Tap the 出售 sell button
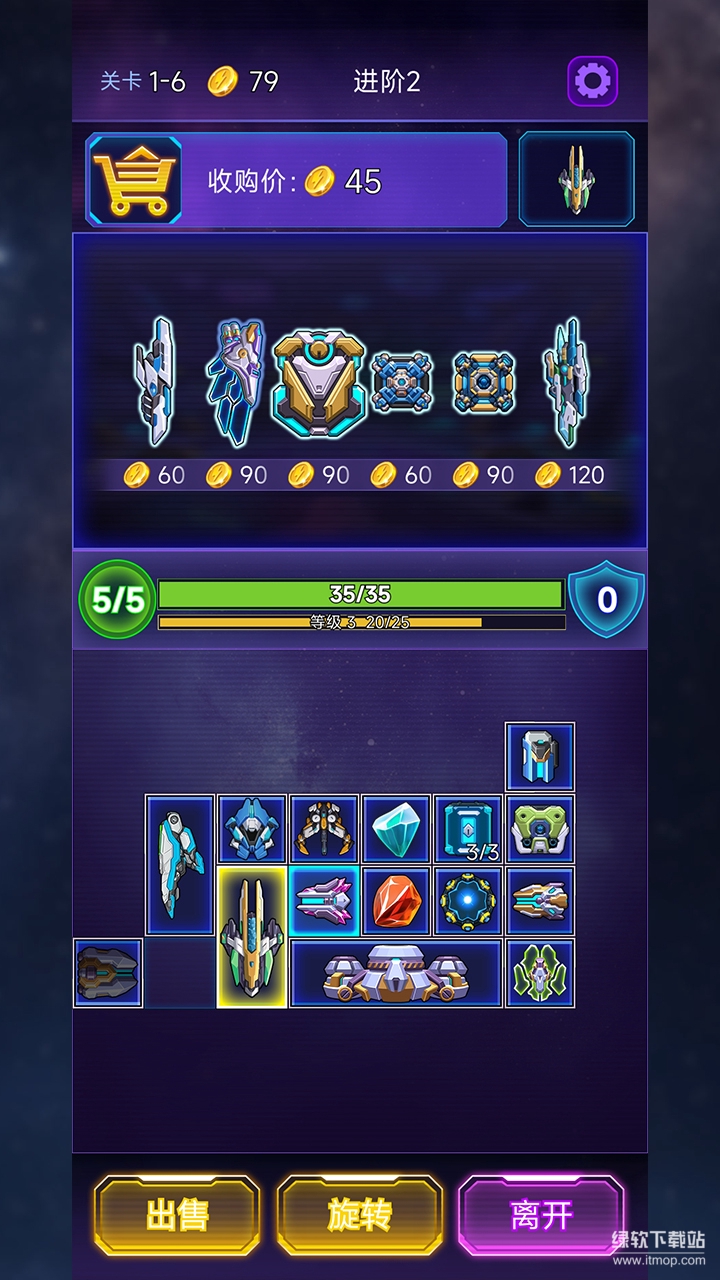720x1280 pixels. tap(177, 1215)
